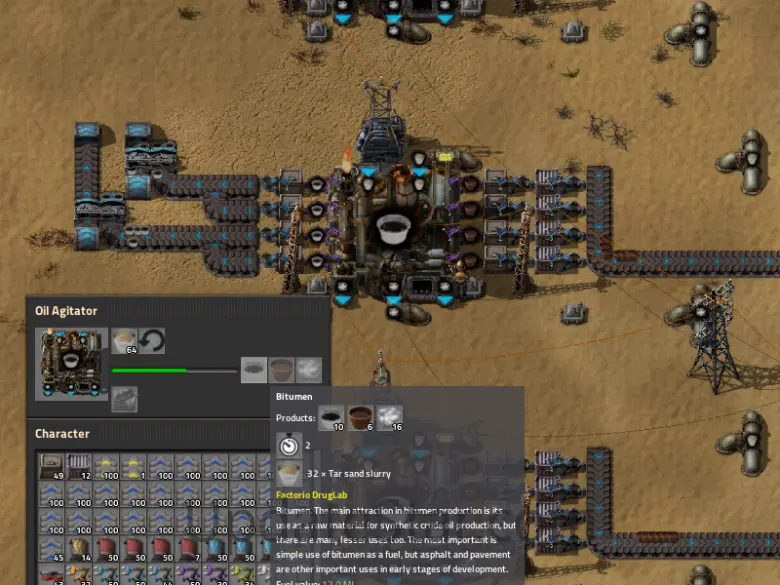Take the red item stack of 7
Screen dimensions: 780x585
point(188,549)
